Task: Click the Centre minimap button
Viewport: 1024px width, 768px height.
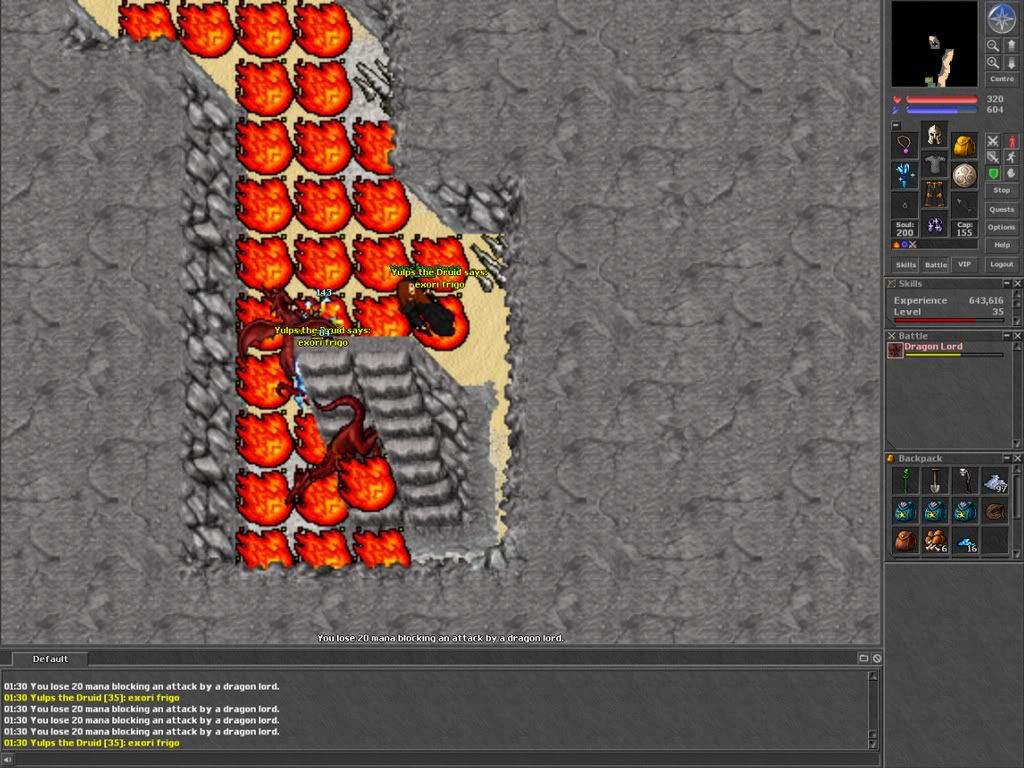Action: point(1001,79)
